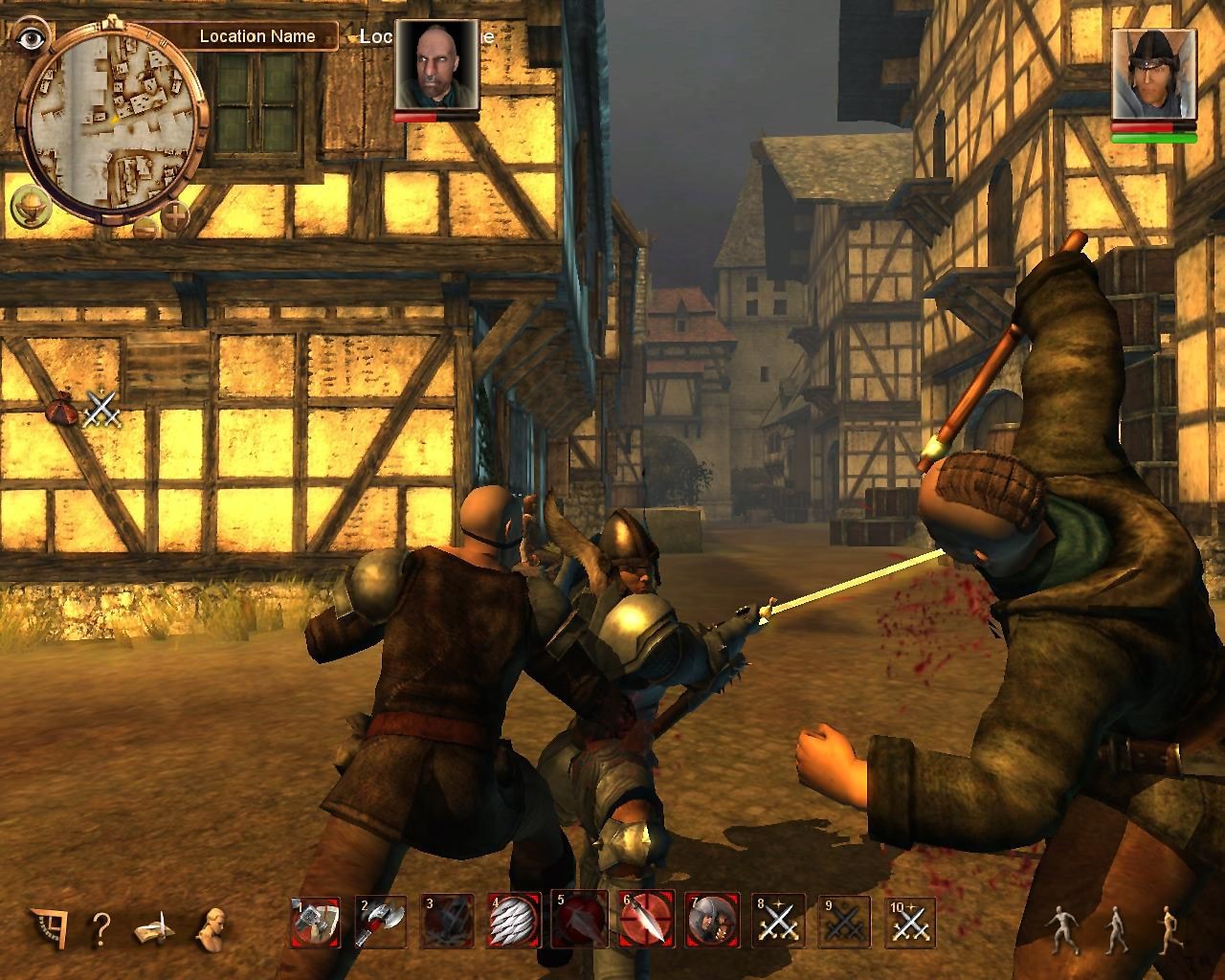This screenshot has width=1225, height=980.
Task: Activate hotbar slot 1 axe and shield
Action: pyautogui.click(x=316, y=922)
